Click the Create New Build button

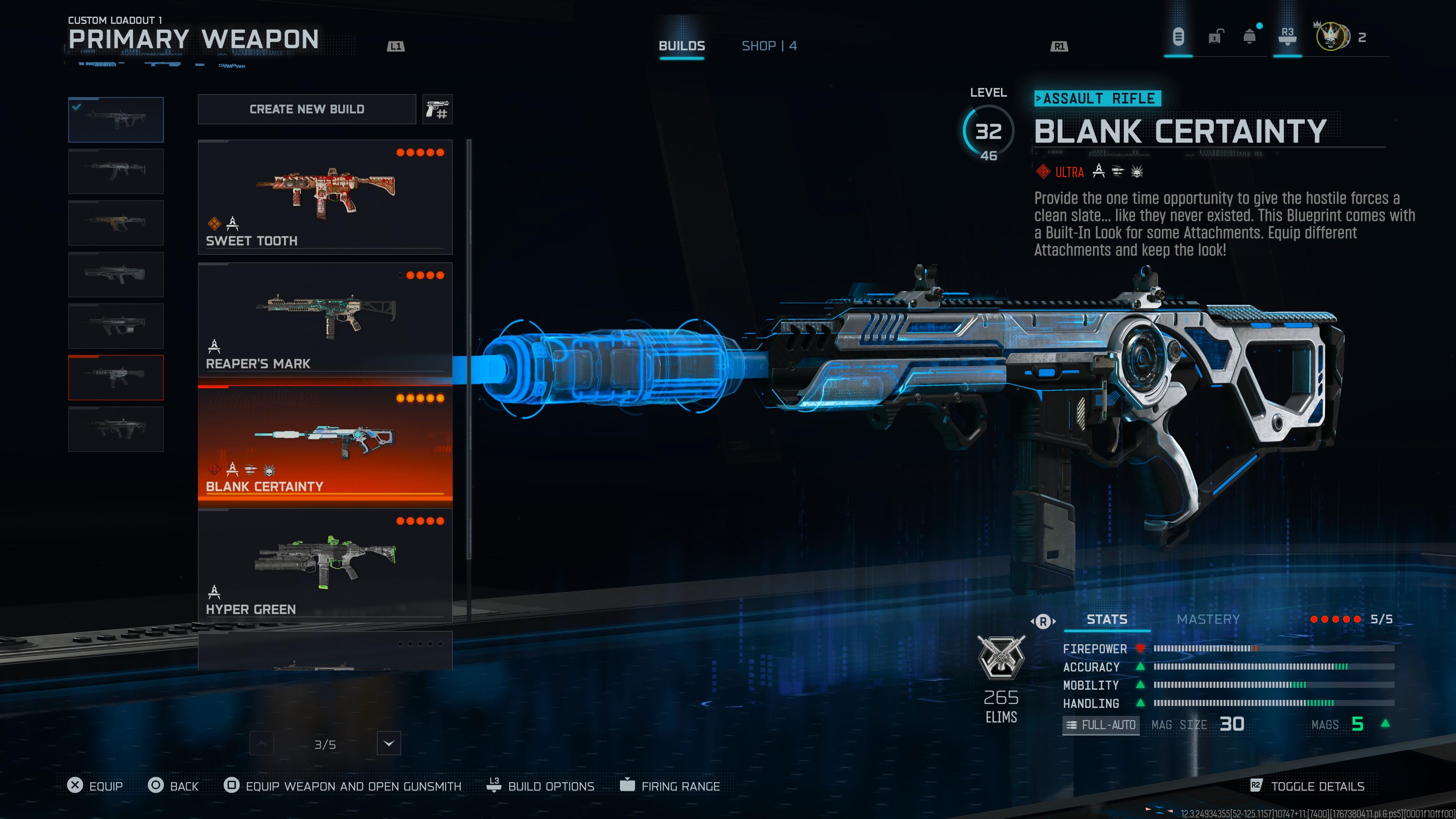(307, 109)
